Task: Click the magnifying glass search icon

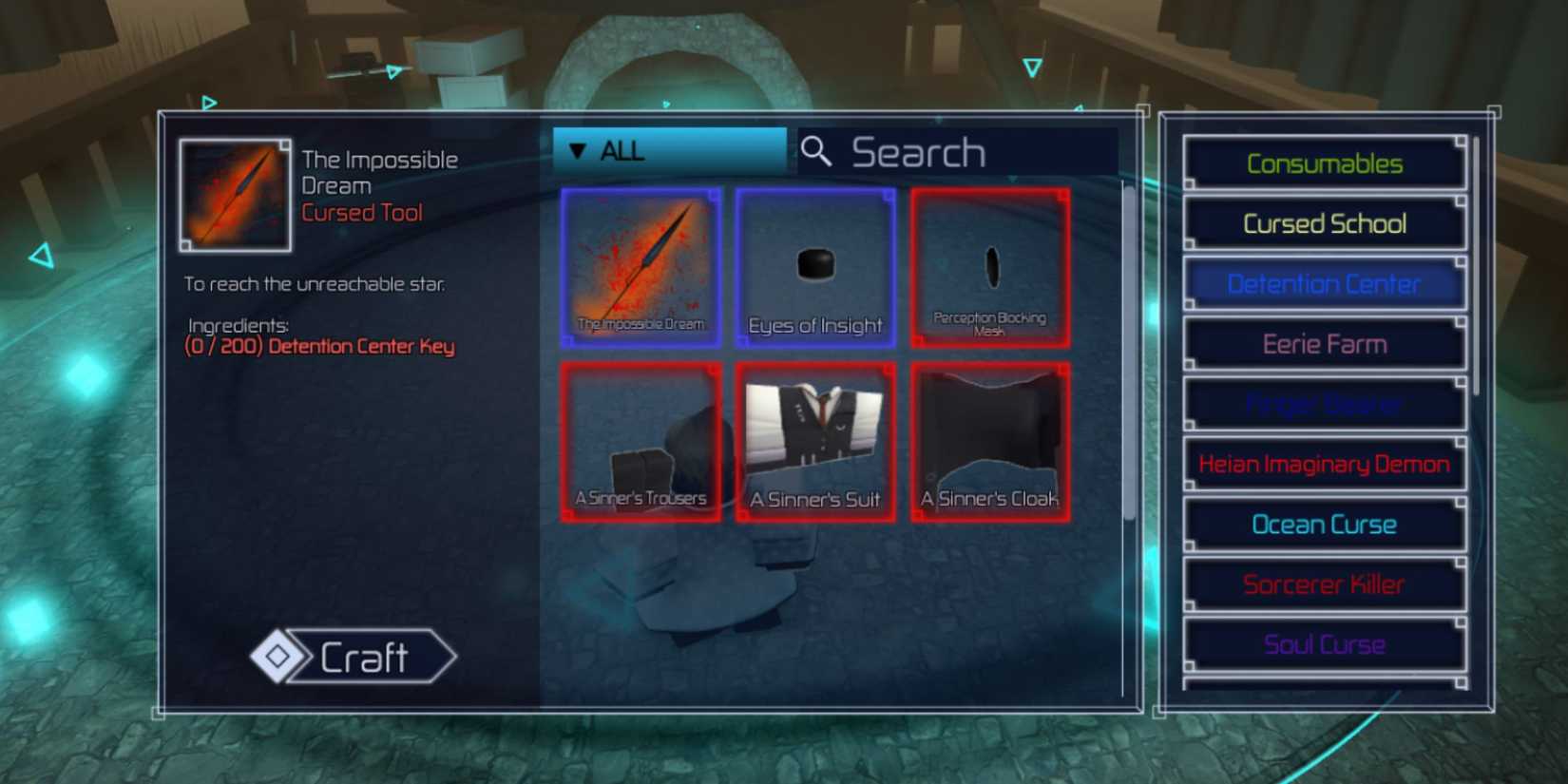Action: [817, 152]
